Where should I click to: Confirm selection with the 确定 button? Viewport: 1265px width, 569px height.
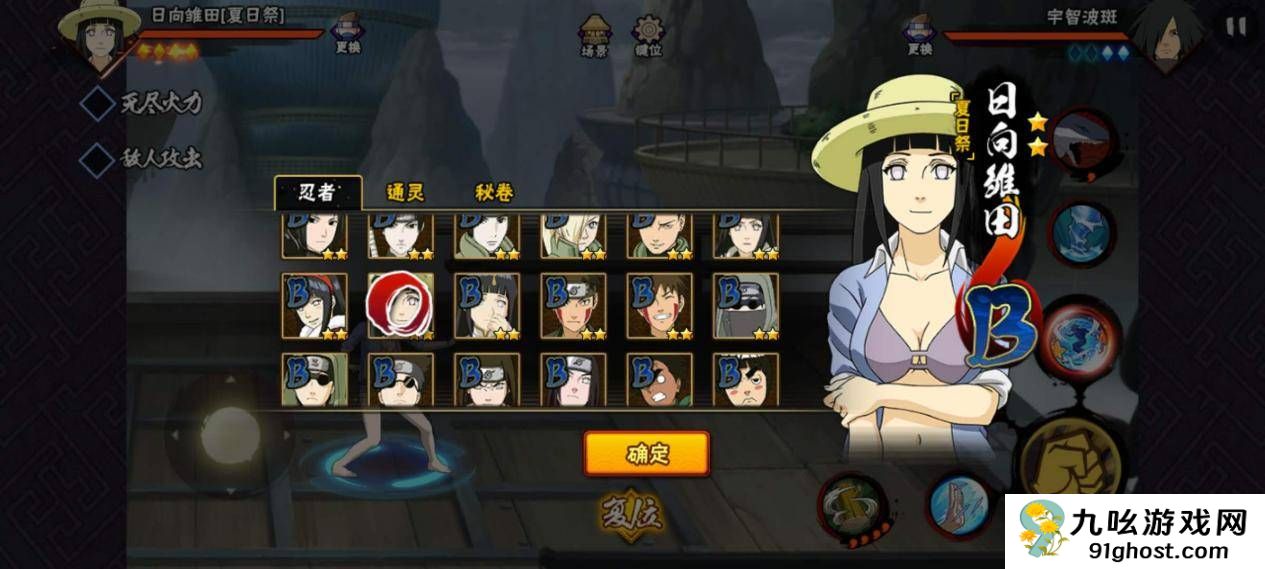click(647, 454)
